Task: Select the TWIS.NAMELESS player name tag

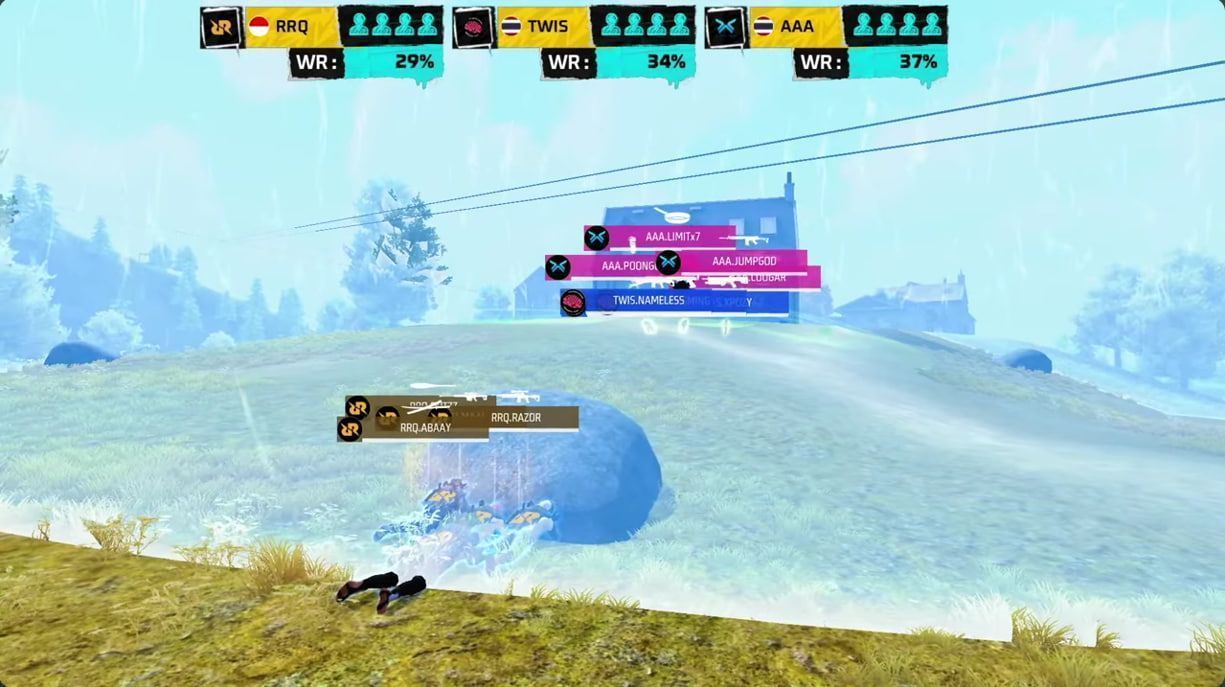Action: pos(648,300)
